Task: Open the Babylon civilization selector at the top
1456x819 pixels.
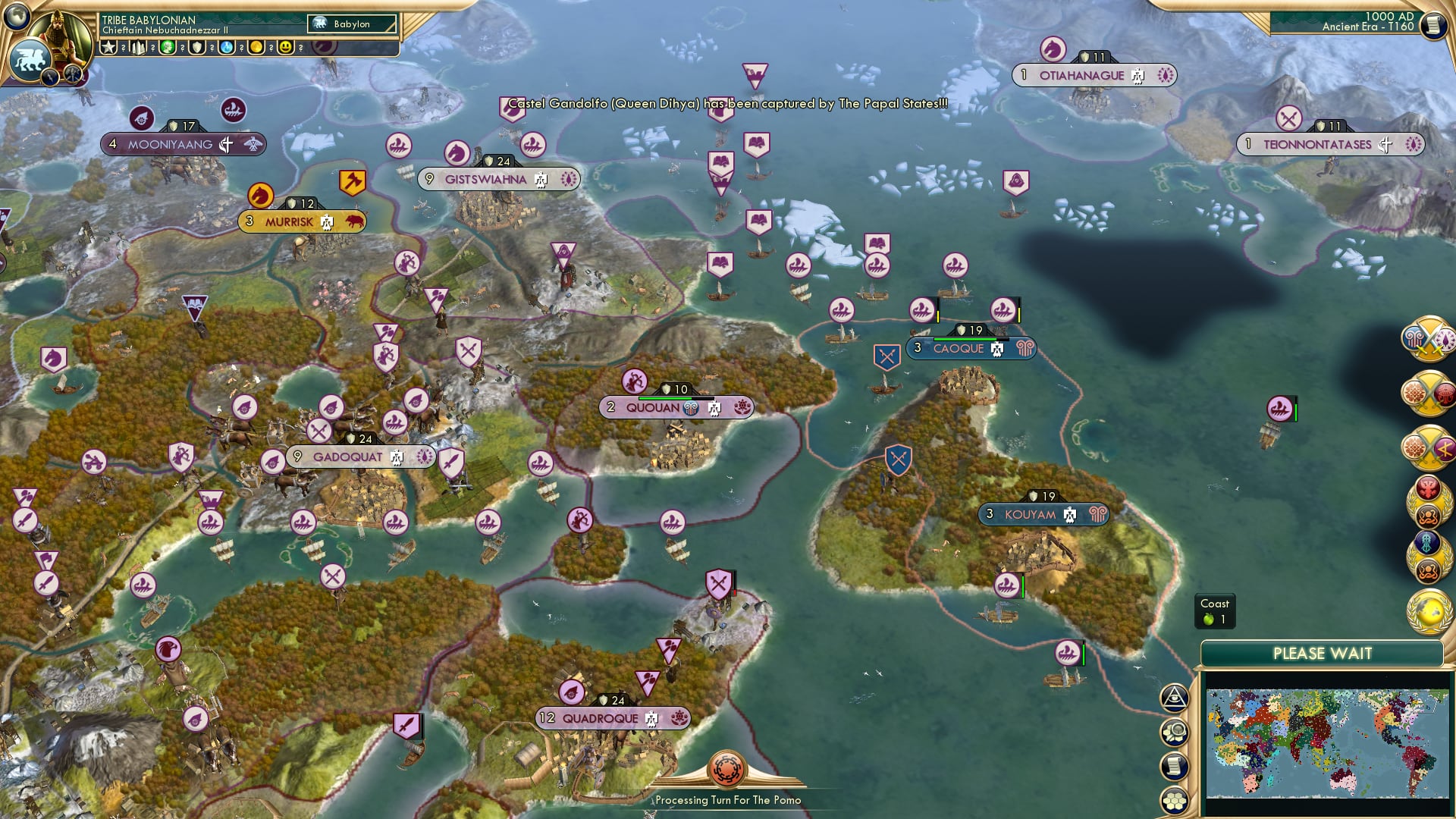Action: (x=351, y=24)
